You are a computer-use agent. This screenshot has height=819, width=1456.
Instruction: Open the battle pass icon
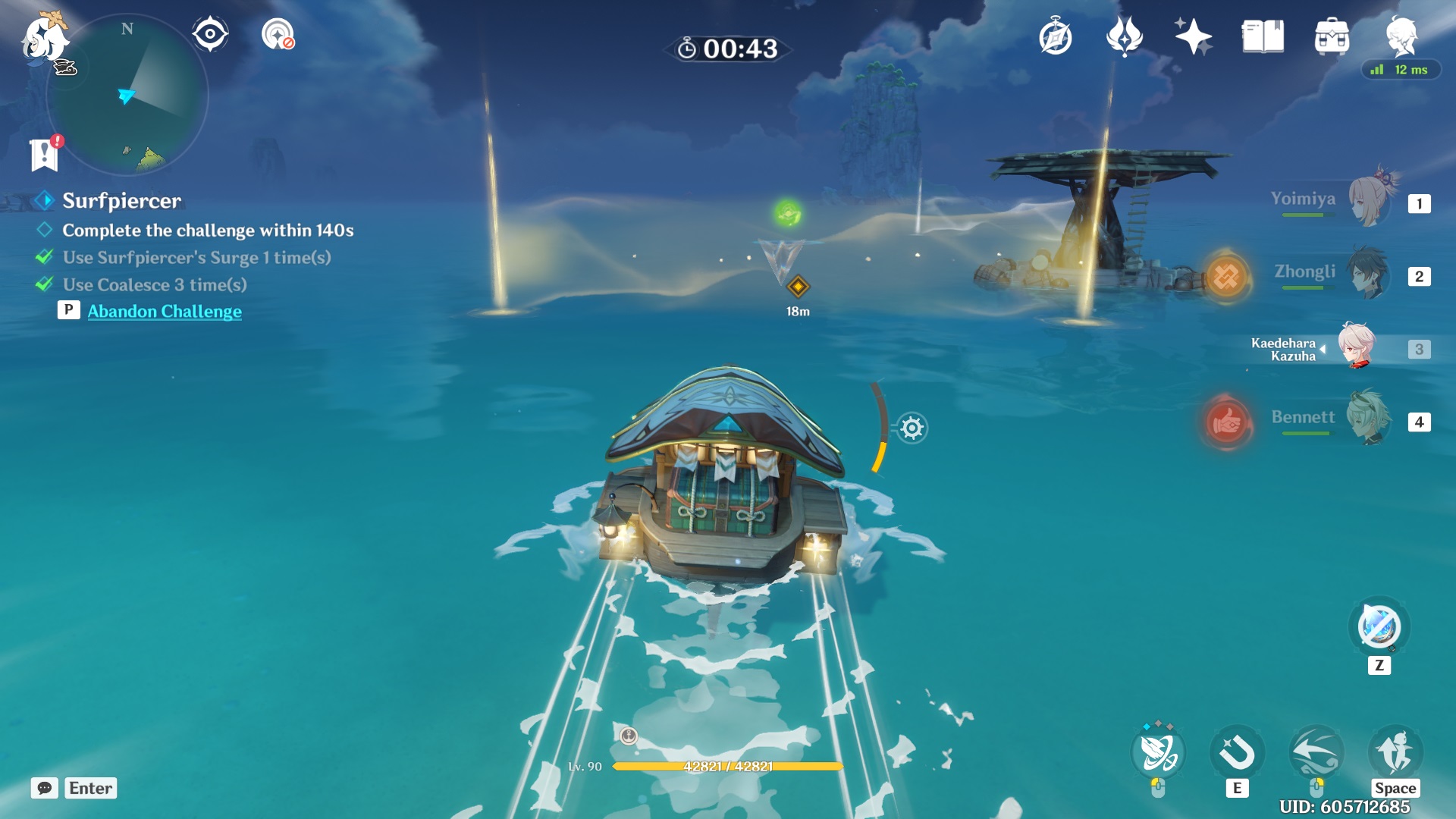coord(1124,37)
